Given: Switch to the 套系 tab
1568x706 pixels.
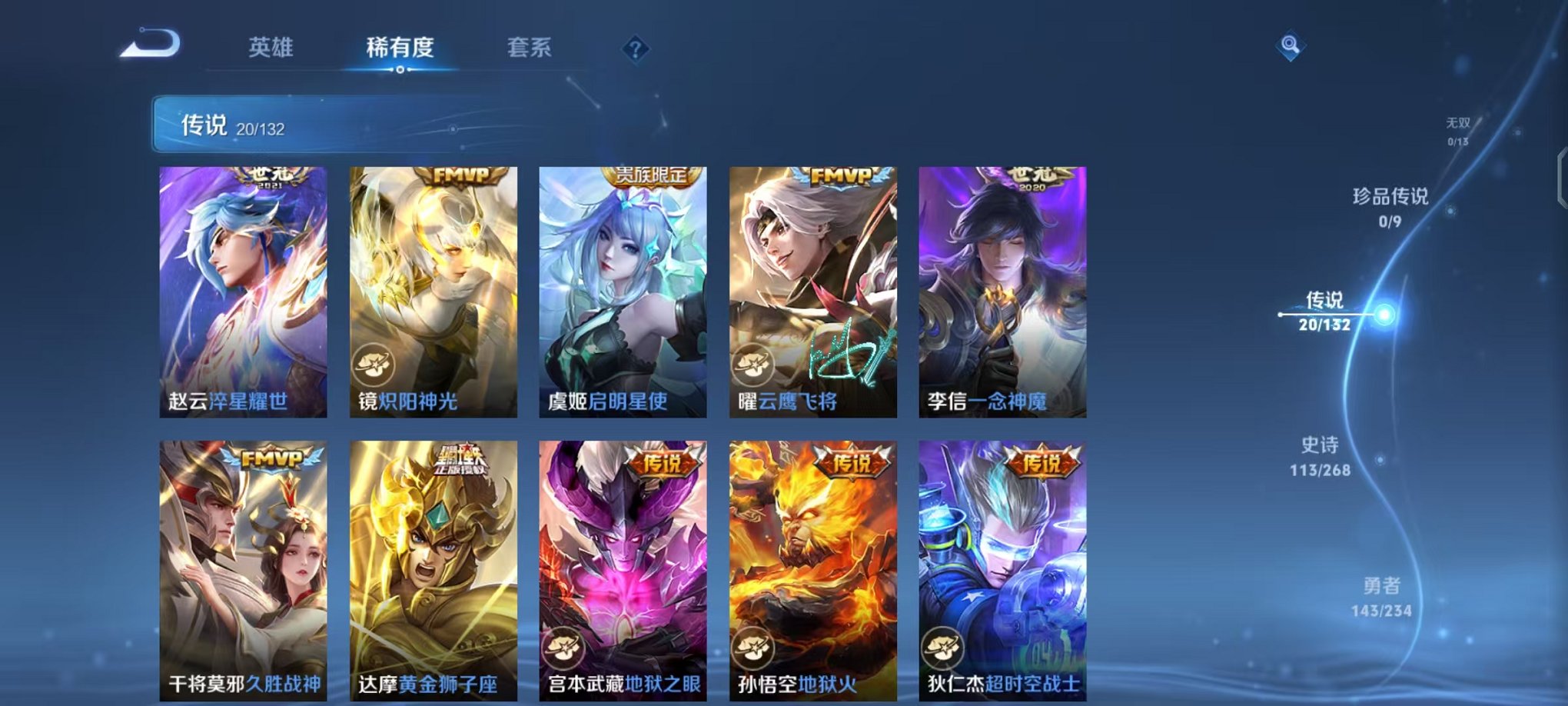Looking at the screenshot, I should pyautogui.click(x=536, y=48).
